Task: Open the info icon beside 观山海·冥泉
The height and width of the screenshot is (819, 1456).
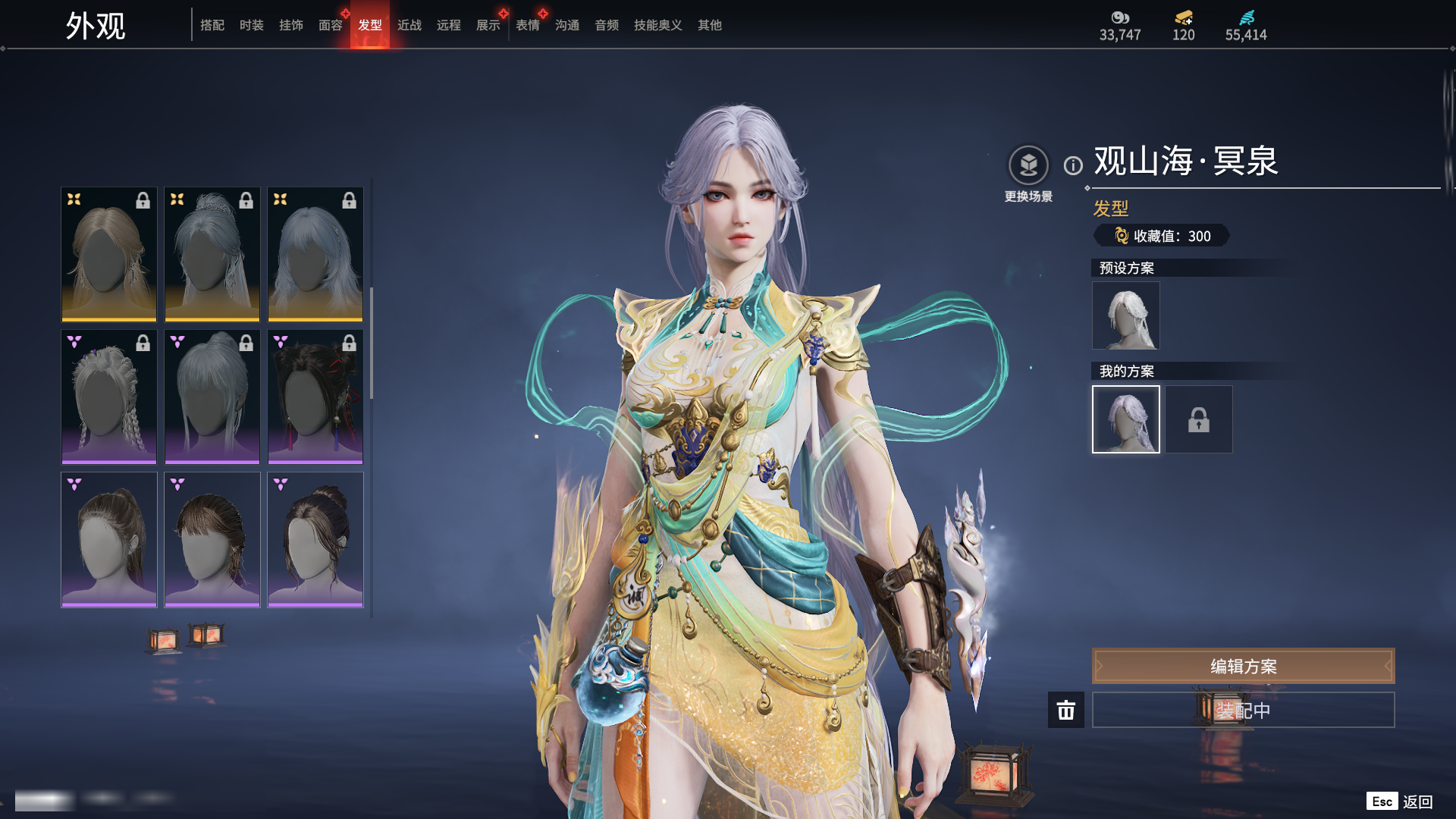Action: (1073, 165)
